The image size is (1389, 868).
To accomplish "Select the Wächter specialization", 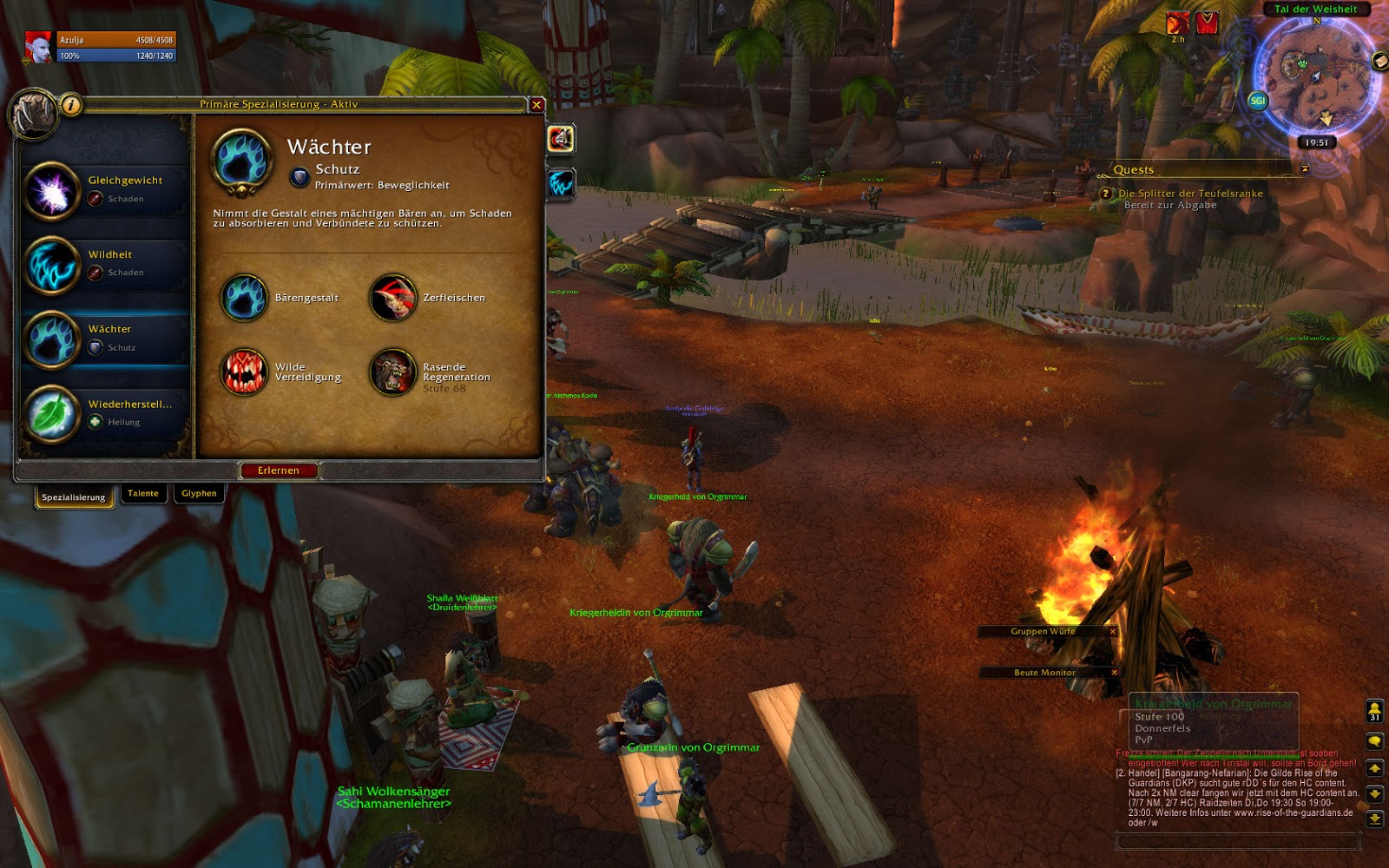I will point(106,339).
